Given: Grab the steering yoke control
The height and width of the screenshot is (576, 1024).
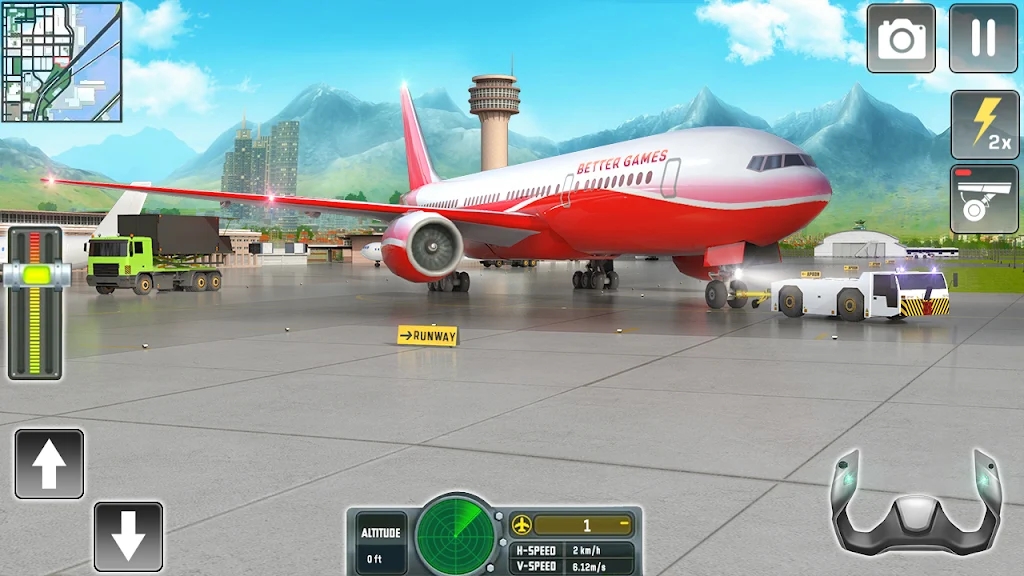Looking at the screenshot, I should [x=915, y=504].
